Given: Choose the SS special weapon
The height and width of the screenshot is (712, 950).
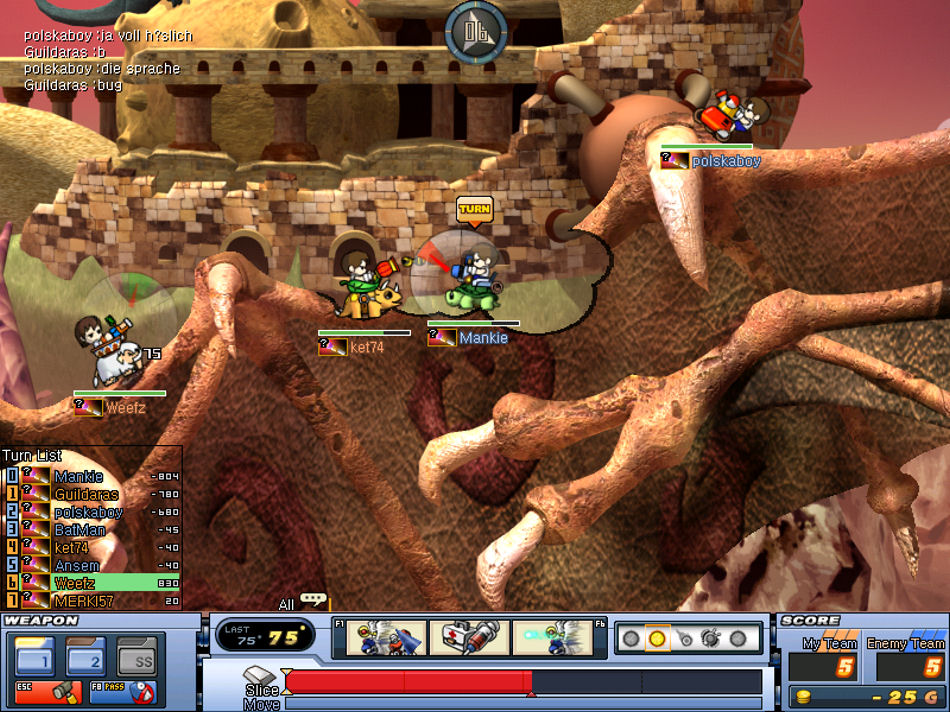Looking at the screenshot, I should click(137, 656).
